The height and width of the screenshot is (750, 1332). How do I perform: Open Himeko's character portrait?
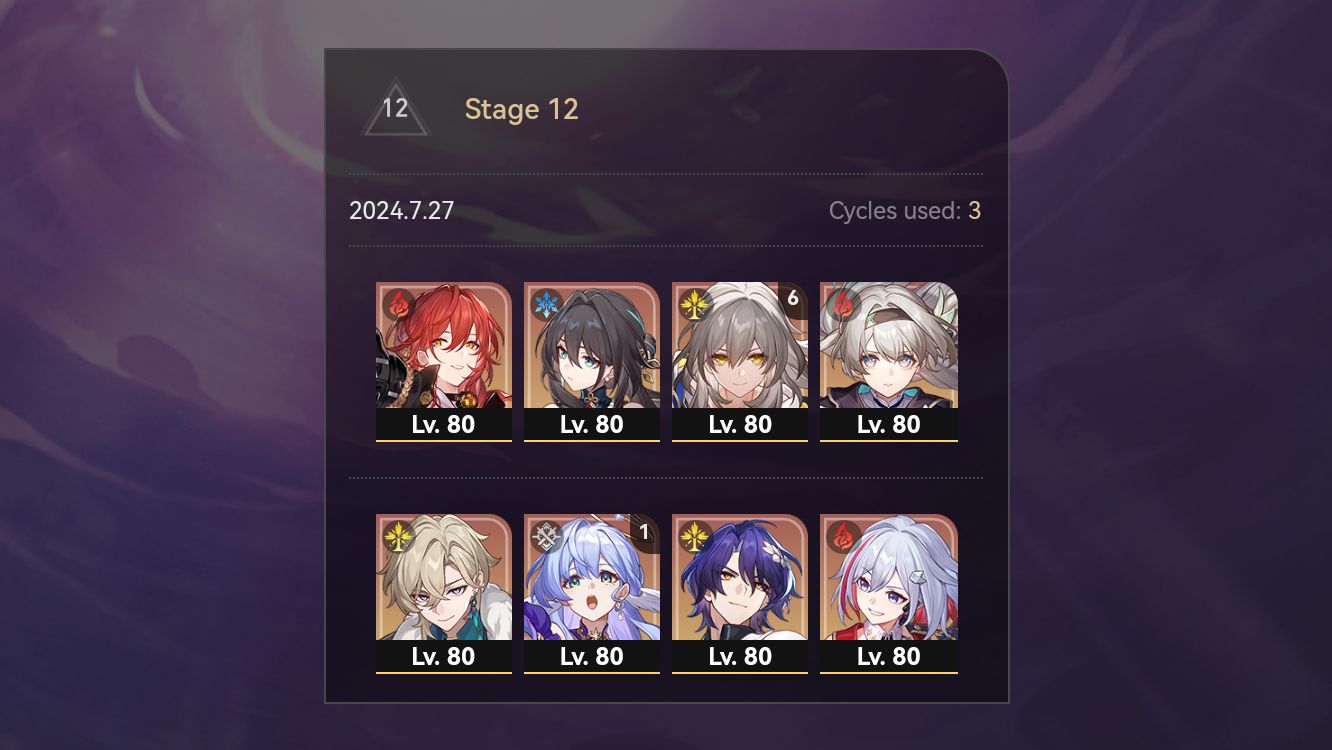point(444,350)
